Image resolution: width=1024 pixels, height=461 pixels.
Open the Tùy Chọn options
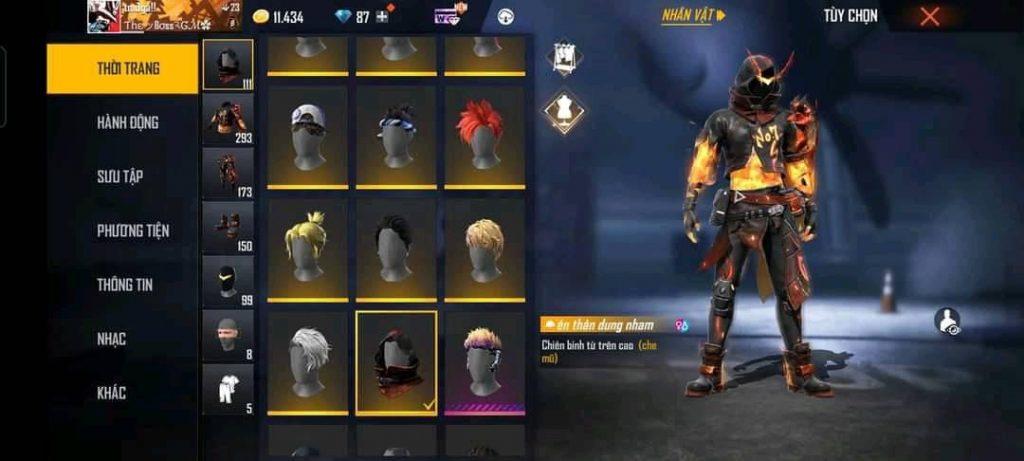coord(850,16)
